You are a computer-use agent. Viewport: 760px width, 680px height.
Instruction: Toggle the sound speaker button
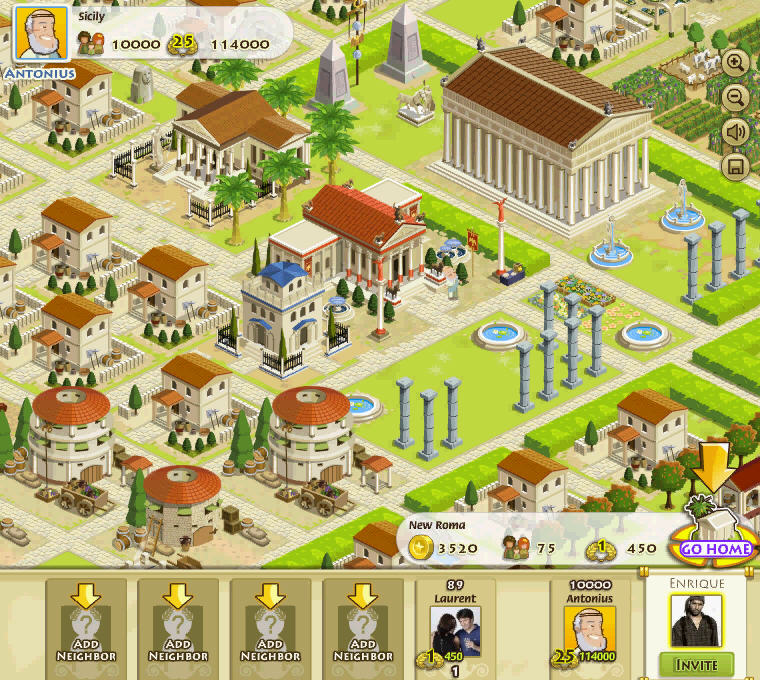(x=737, y=131)
